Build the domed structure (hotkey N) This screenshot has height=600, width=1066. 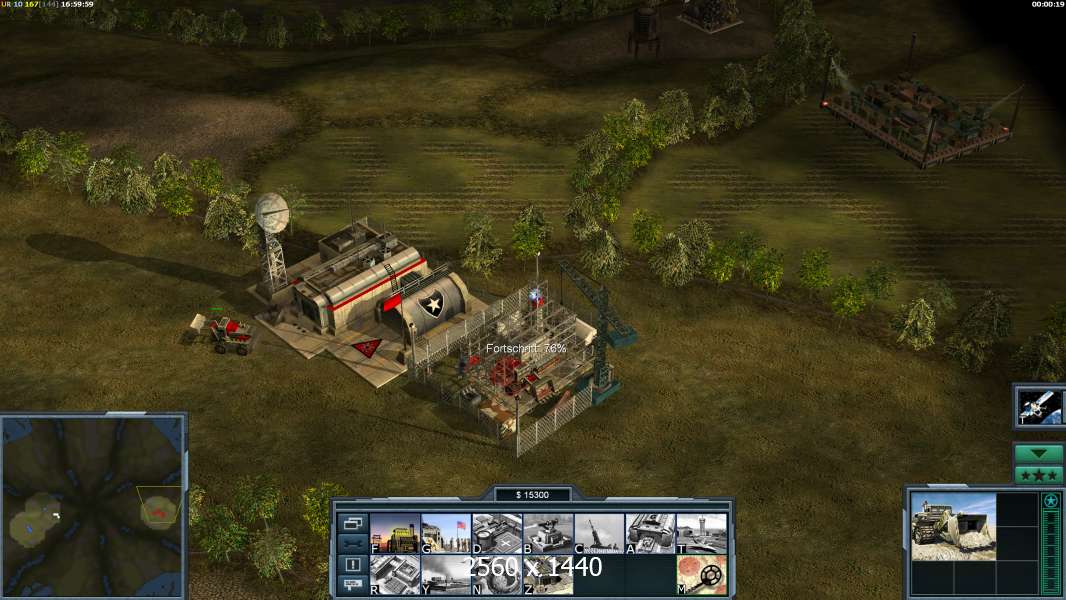497,575
